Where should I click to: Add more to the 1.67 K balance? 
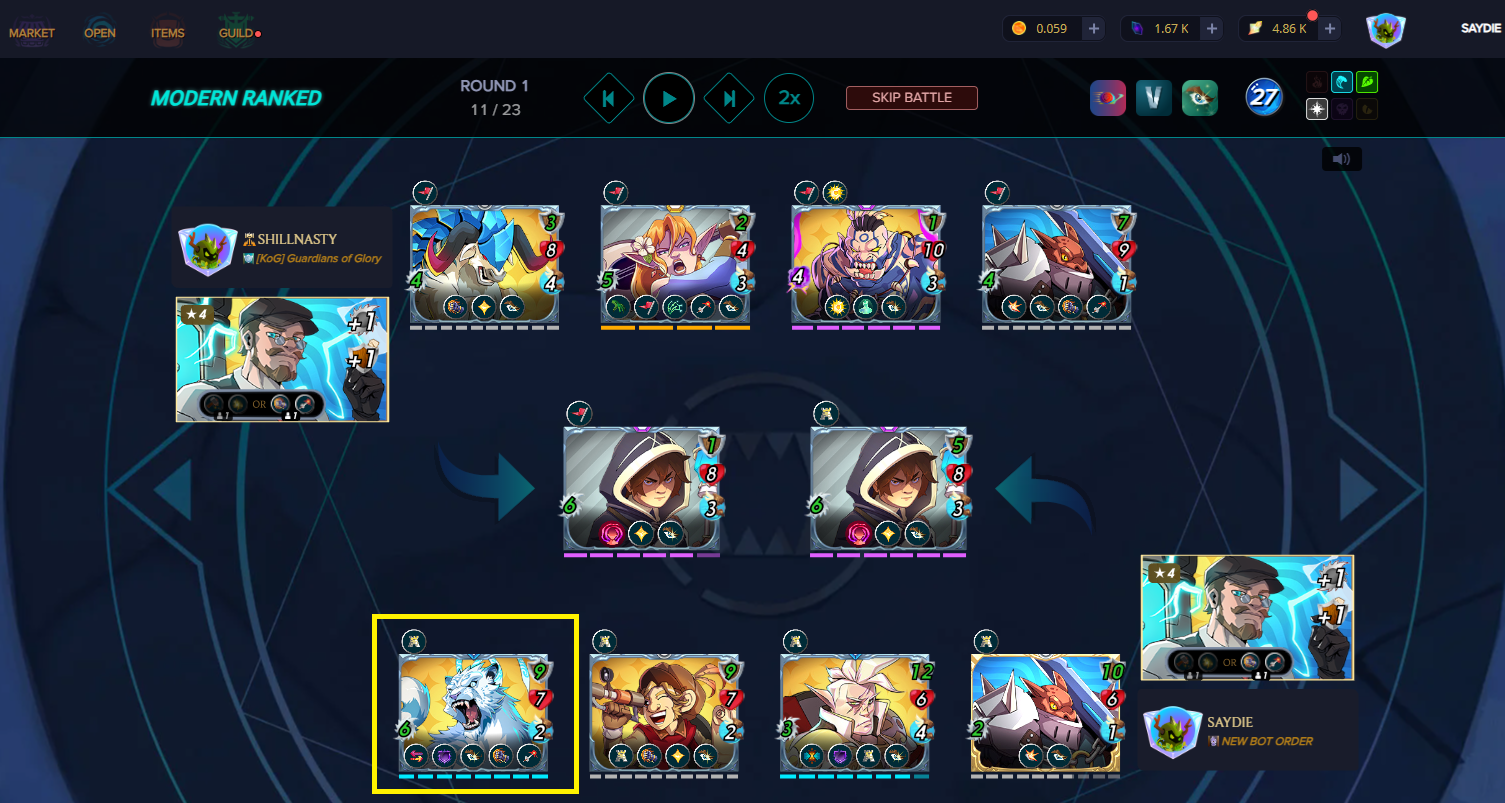1212,29
